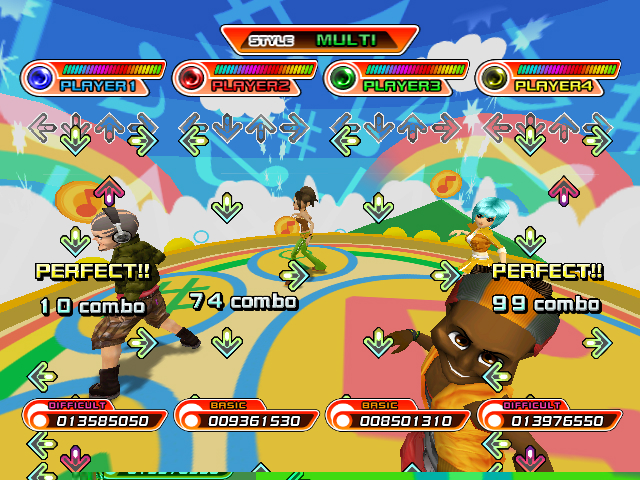Click Player 3's down receptor arrow
Viewport: 640px width, 480px height.
click(x=377, y=126)
